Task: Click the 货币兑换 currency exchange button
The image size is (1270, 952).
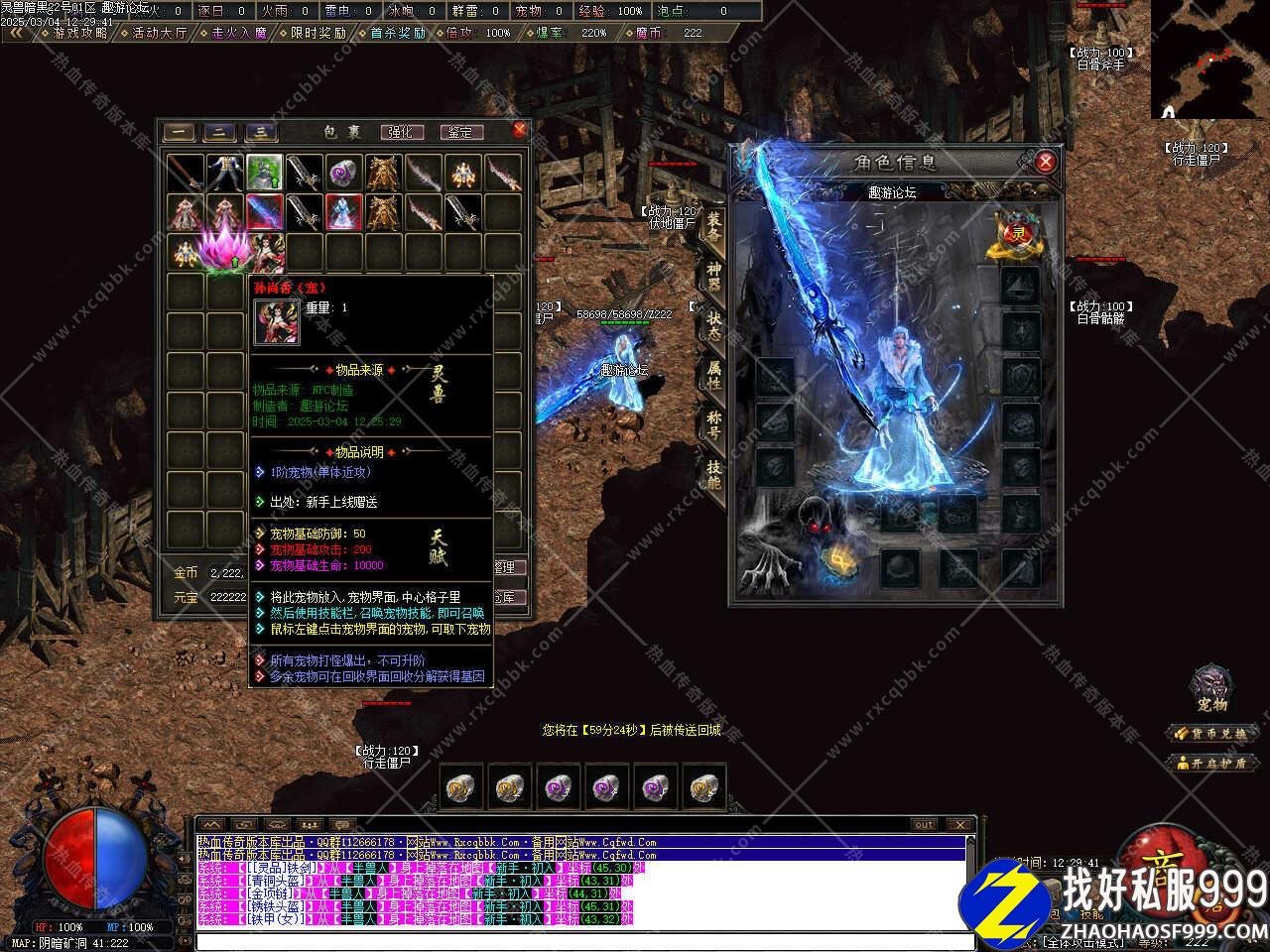Action: tap(1211, 734)
